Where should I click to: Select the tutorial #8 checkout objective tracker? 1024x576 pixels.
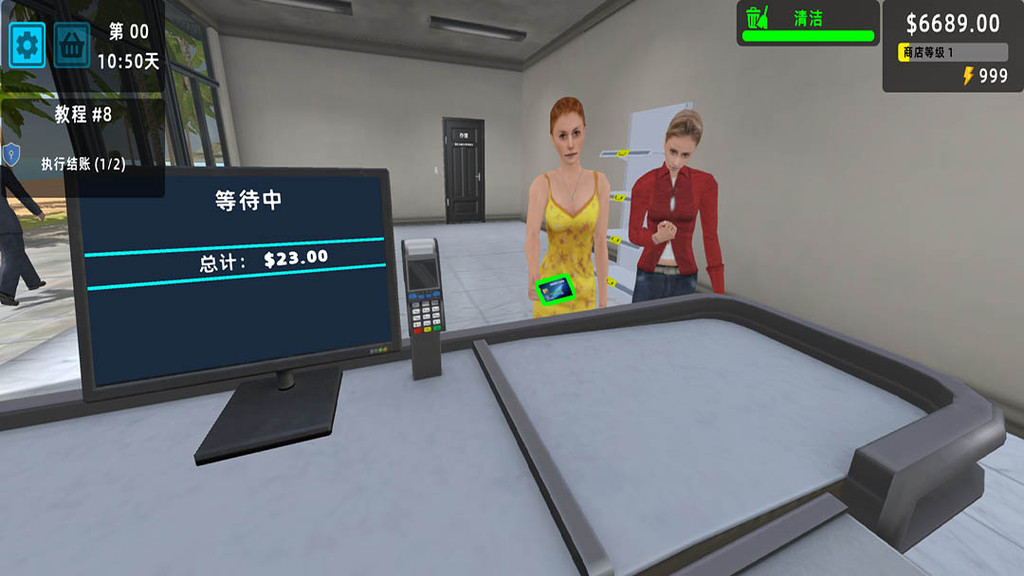click(x=82, y=140)
